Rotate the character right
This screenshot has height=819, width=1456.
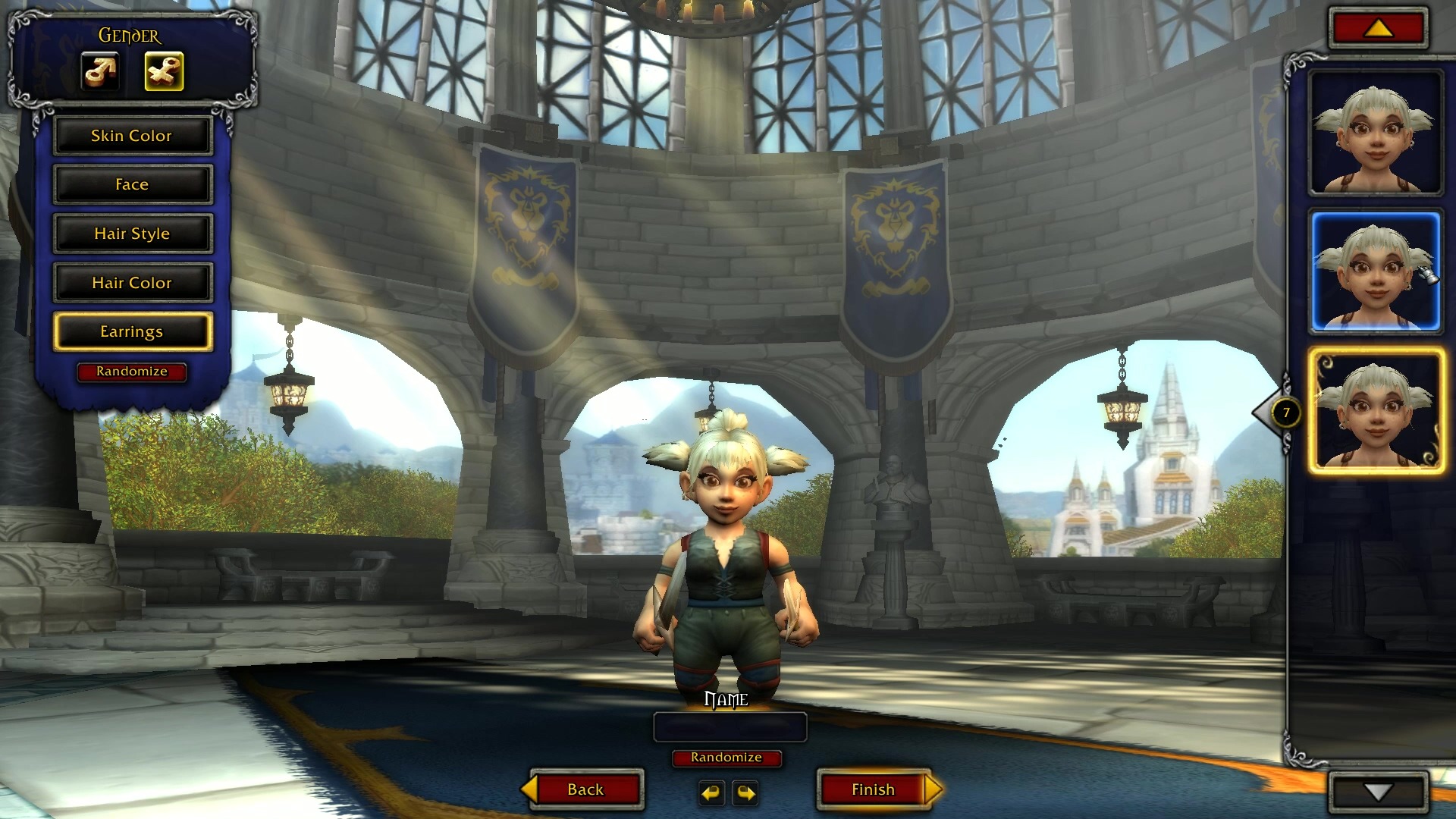point(746,793)
